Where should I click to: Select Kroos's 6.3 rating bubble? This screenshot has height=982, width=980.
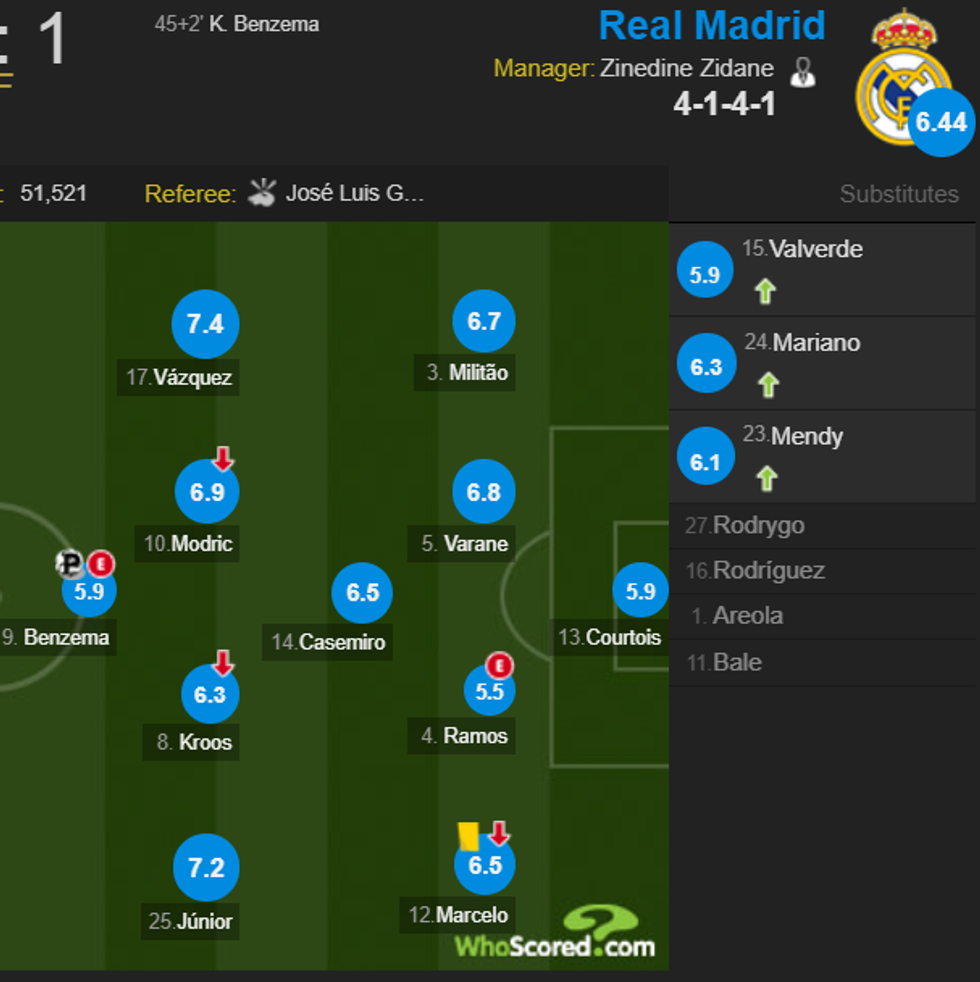point(210,694)
